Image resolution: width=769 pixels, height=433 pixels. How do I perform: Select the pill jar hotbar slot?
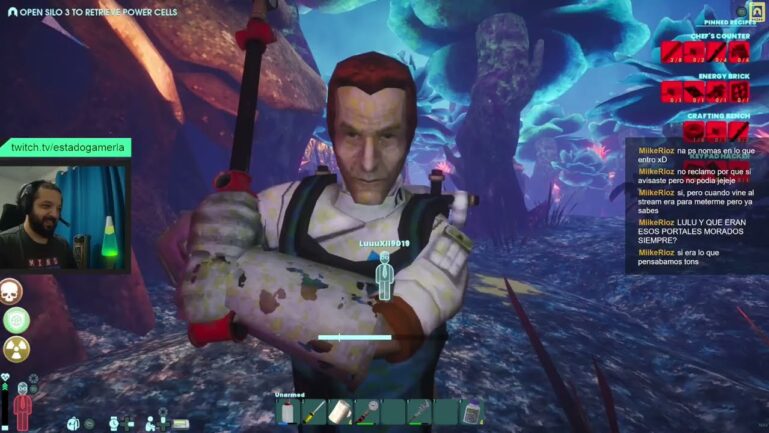pyautogui.click(x=471, y=412)
